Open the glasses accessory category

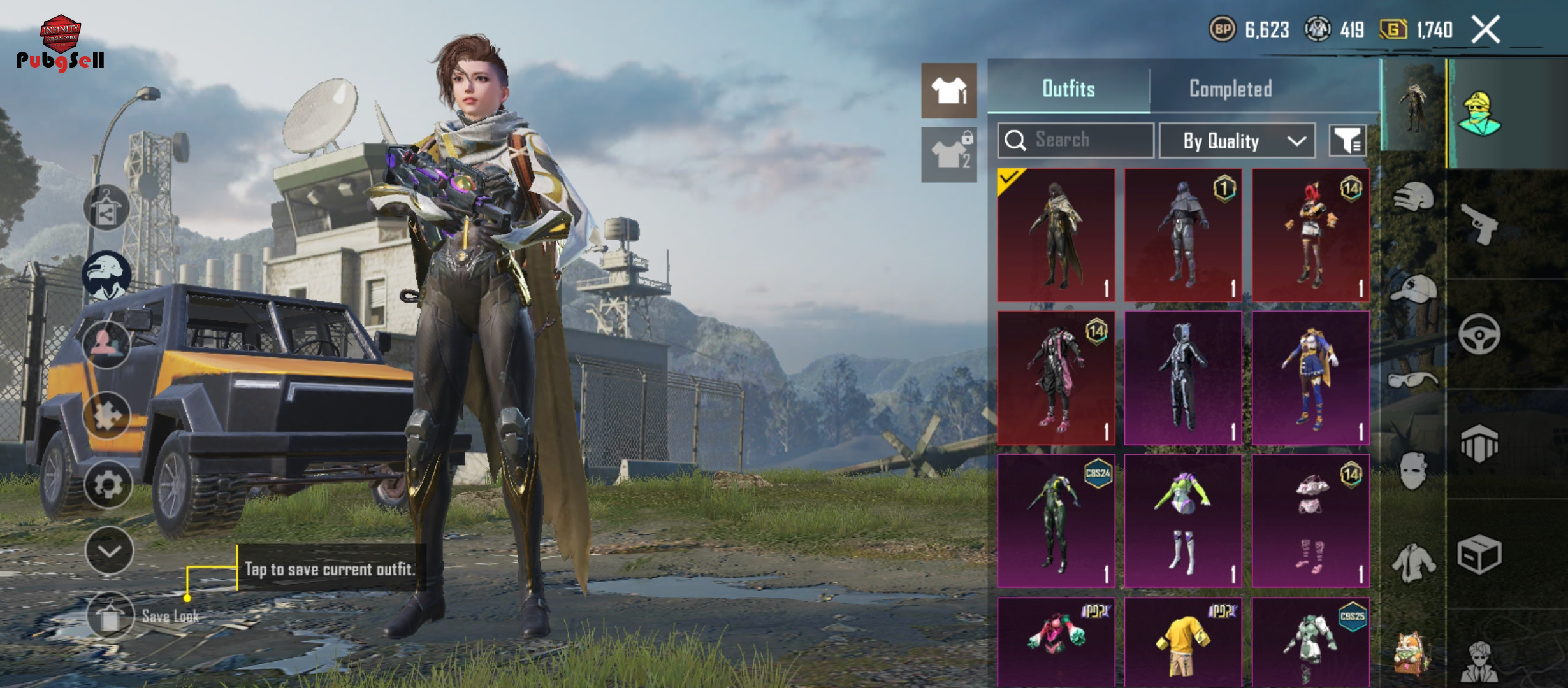point(1413,381)
